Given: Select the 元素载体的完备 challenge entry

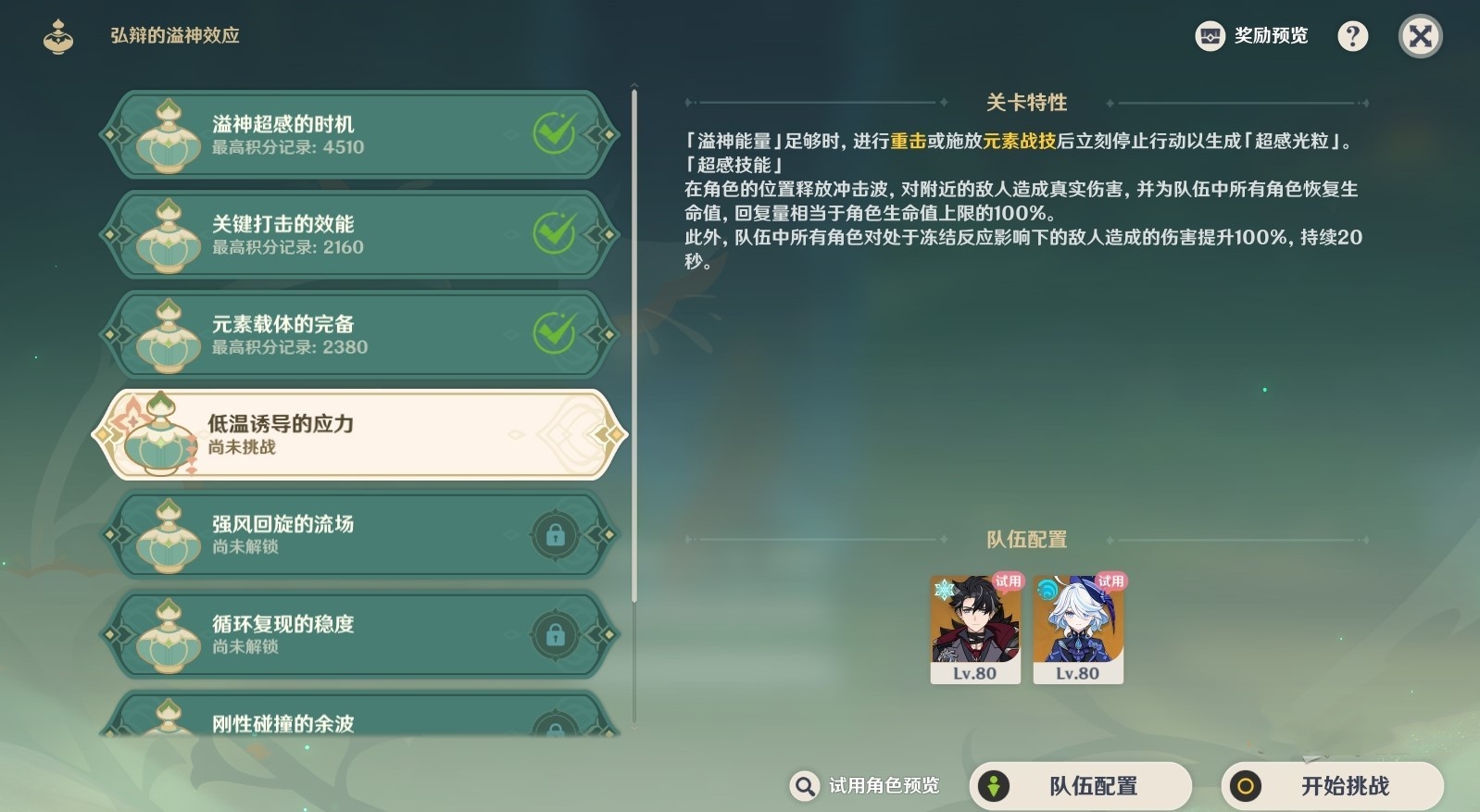Looking at the screenshot, I should [361, 334].
